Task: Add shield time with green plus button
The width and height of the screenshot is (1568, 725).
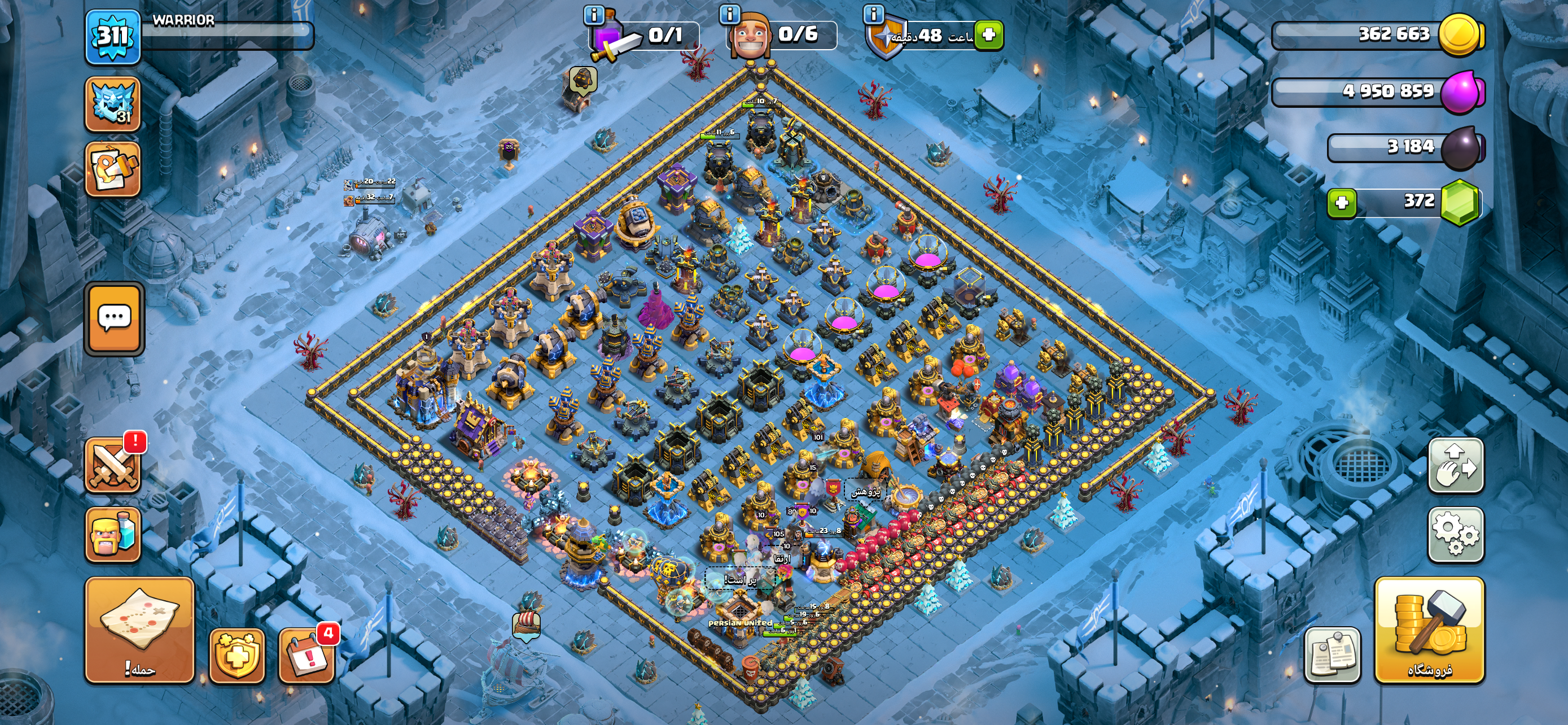Action: 988,34
